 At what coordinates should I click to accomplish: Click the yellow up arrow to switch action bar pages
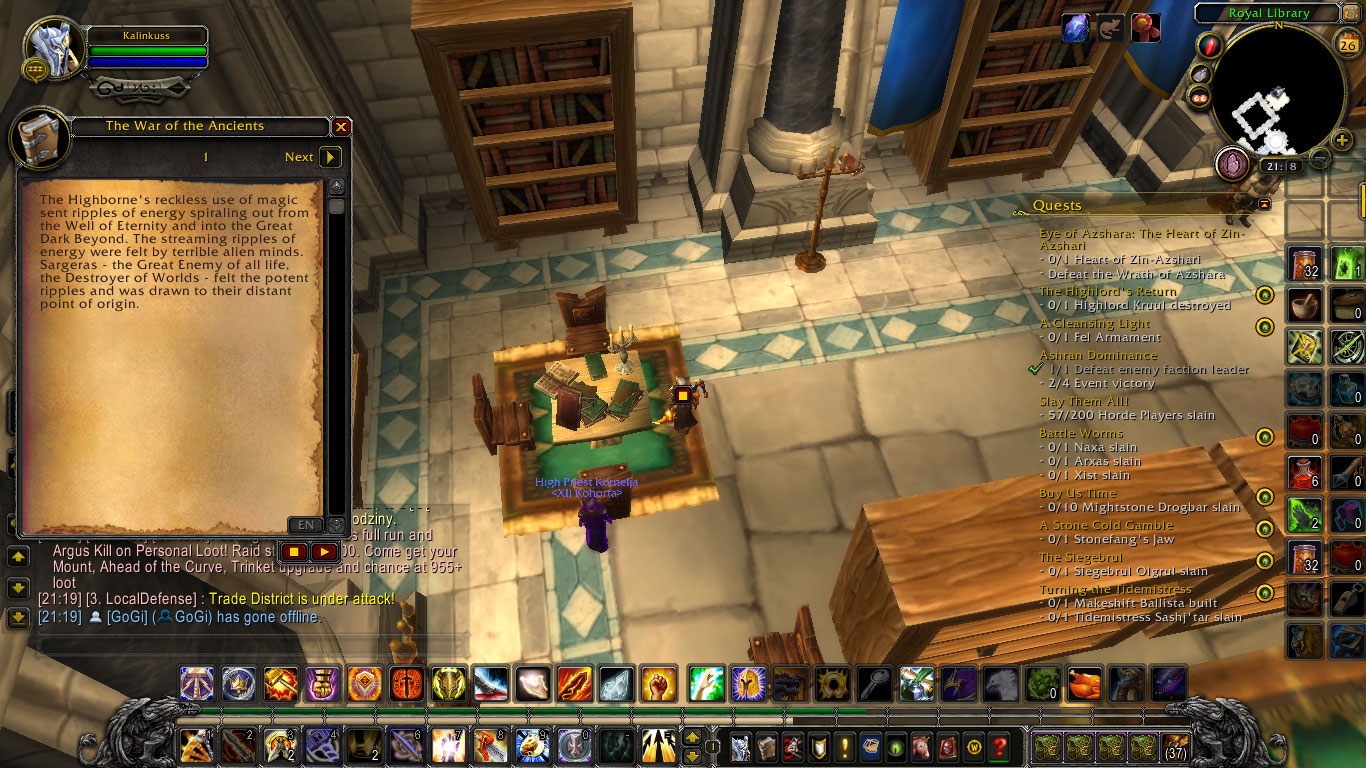click(x=692, y=736)
